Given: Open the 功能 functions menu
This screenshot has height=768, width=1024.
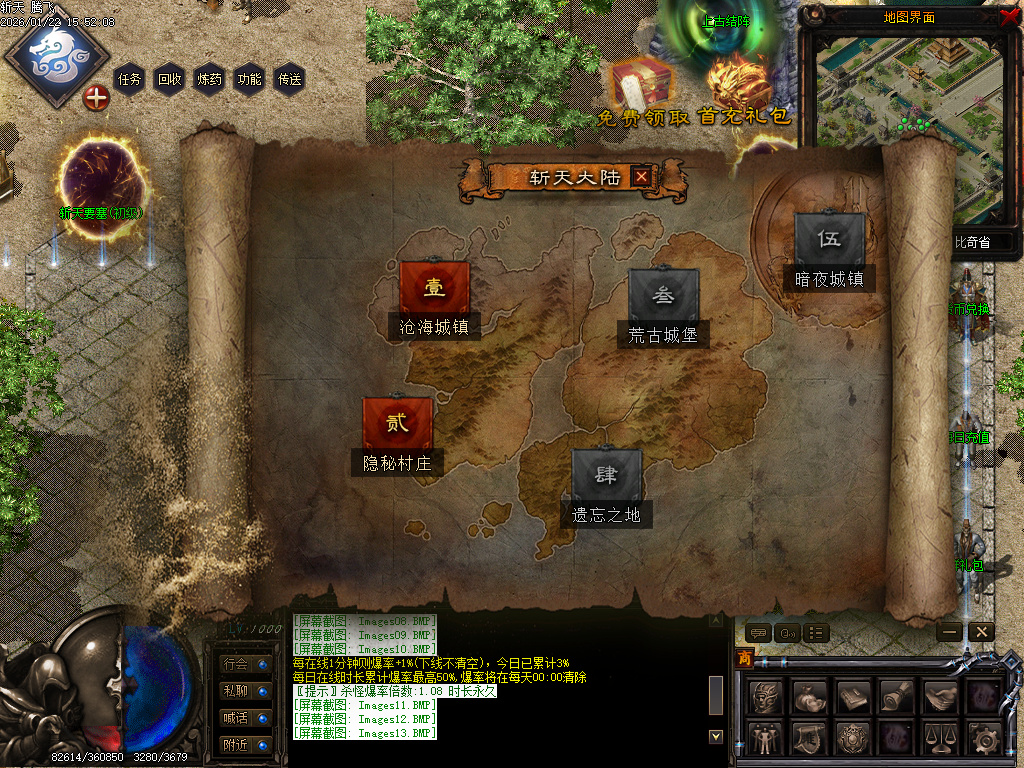Looking at the screenshot, I should pyautogui.click(x=249, y=79).
